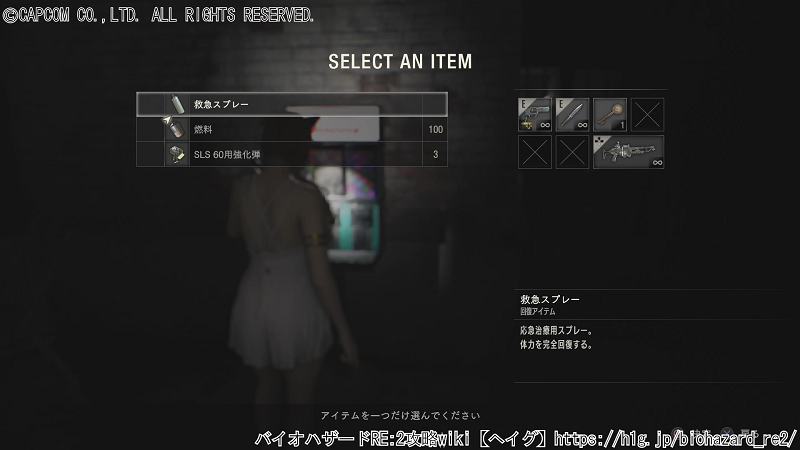This screenshot has width=800, height=450.
Task: Pick the SLS 60用強化弾 ammo row
Action: tap(291, 154)
